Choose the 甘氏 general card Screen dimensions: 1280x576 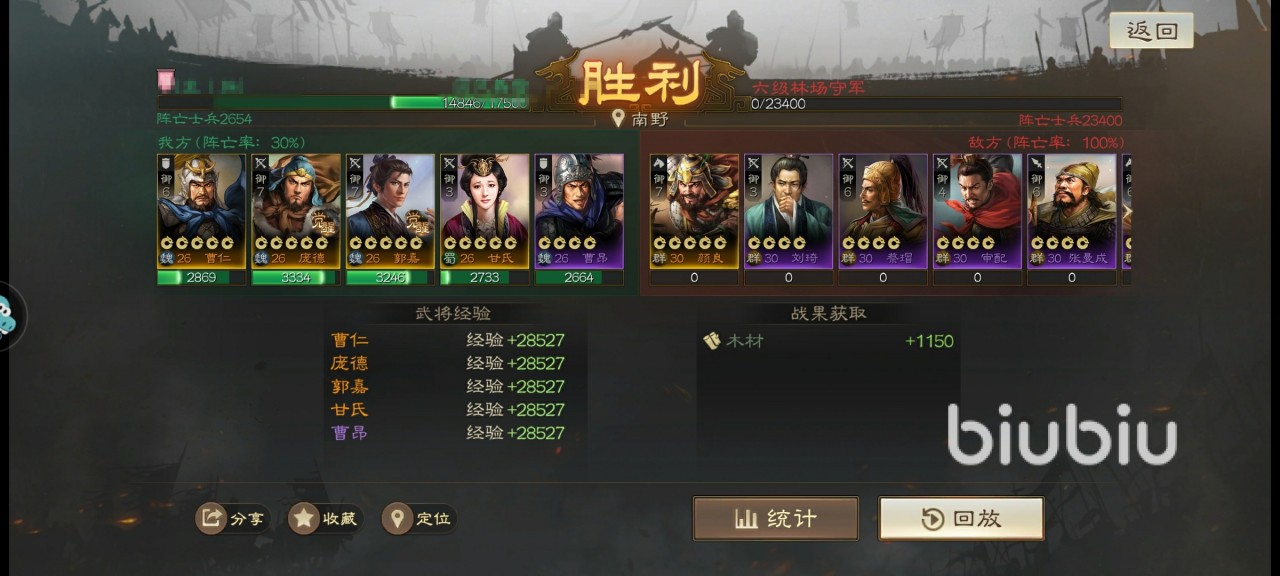coord(485,211)
